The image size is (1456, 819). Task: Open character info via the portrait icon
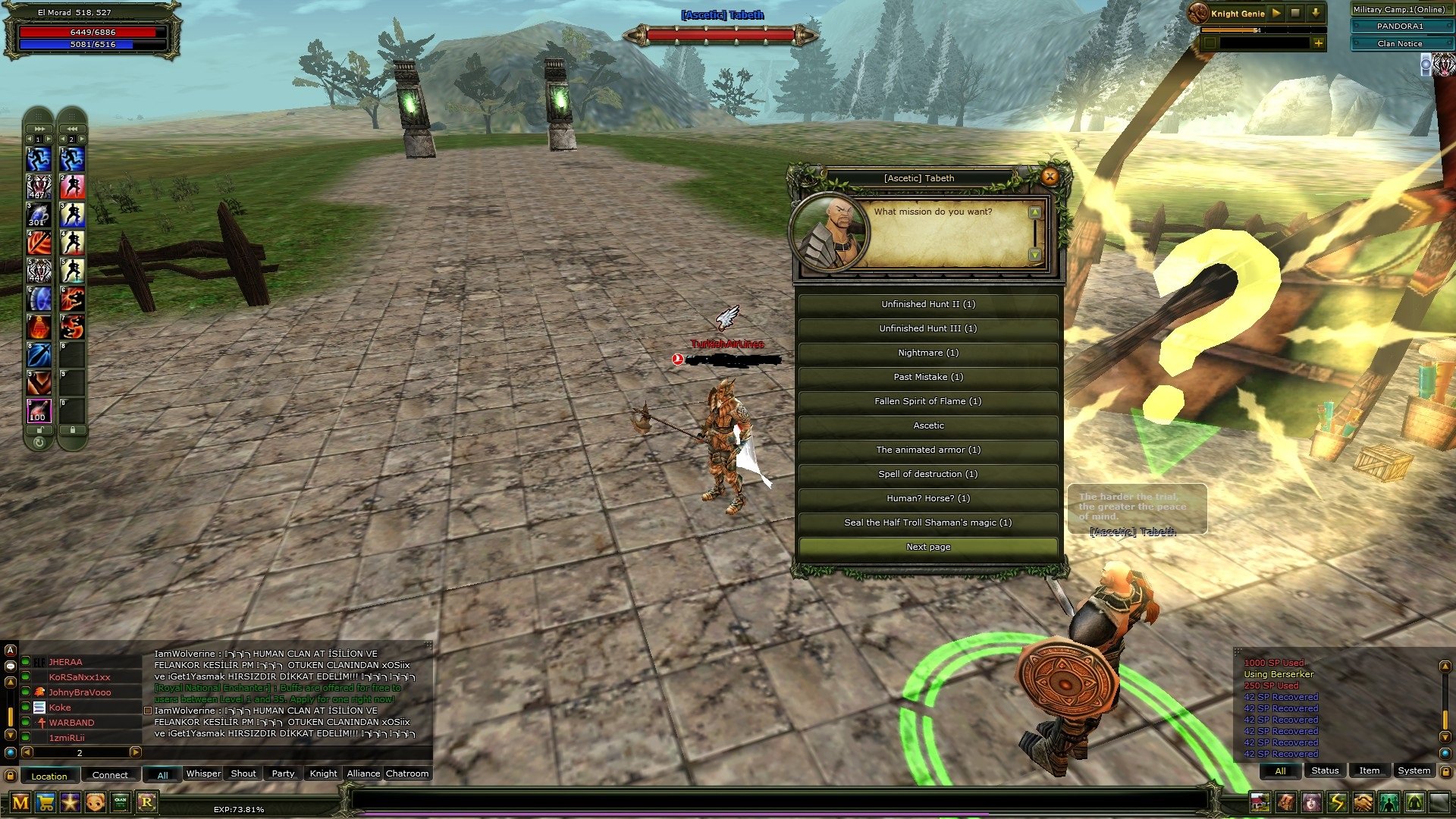tap(1311, 801)
